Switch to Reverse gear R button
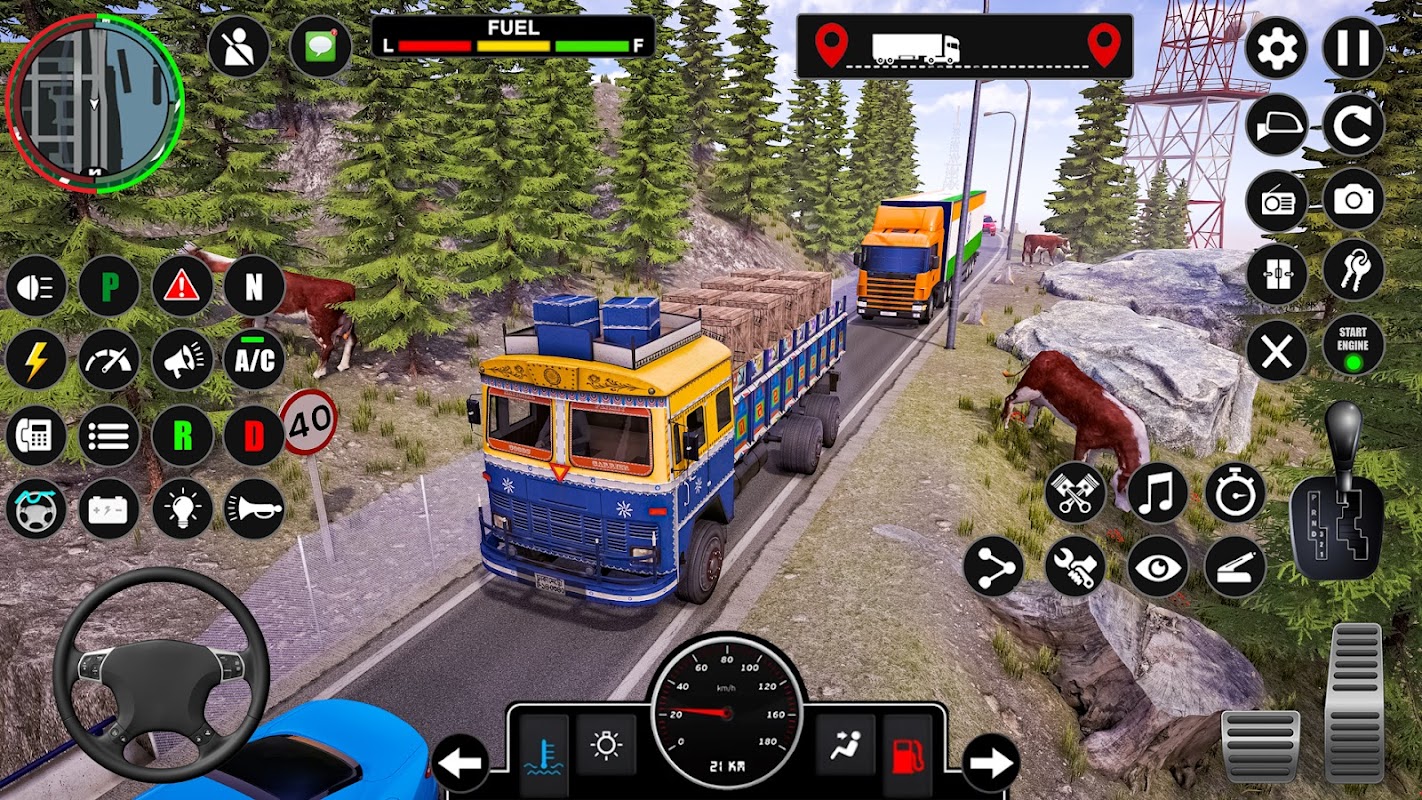This screenshot has width=1422, height=800. click(182, 436)
